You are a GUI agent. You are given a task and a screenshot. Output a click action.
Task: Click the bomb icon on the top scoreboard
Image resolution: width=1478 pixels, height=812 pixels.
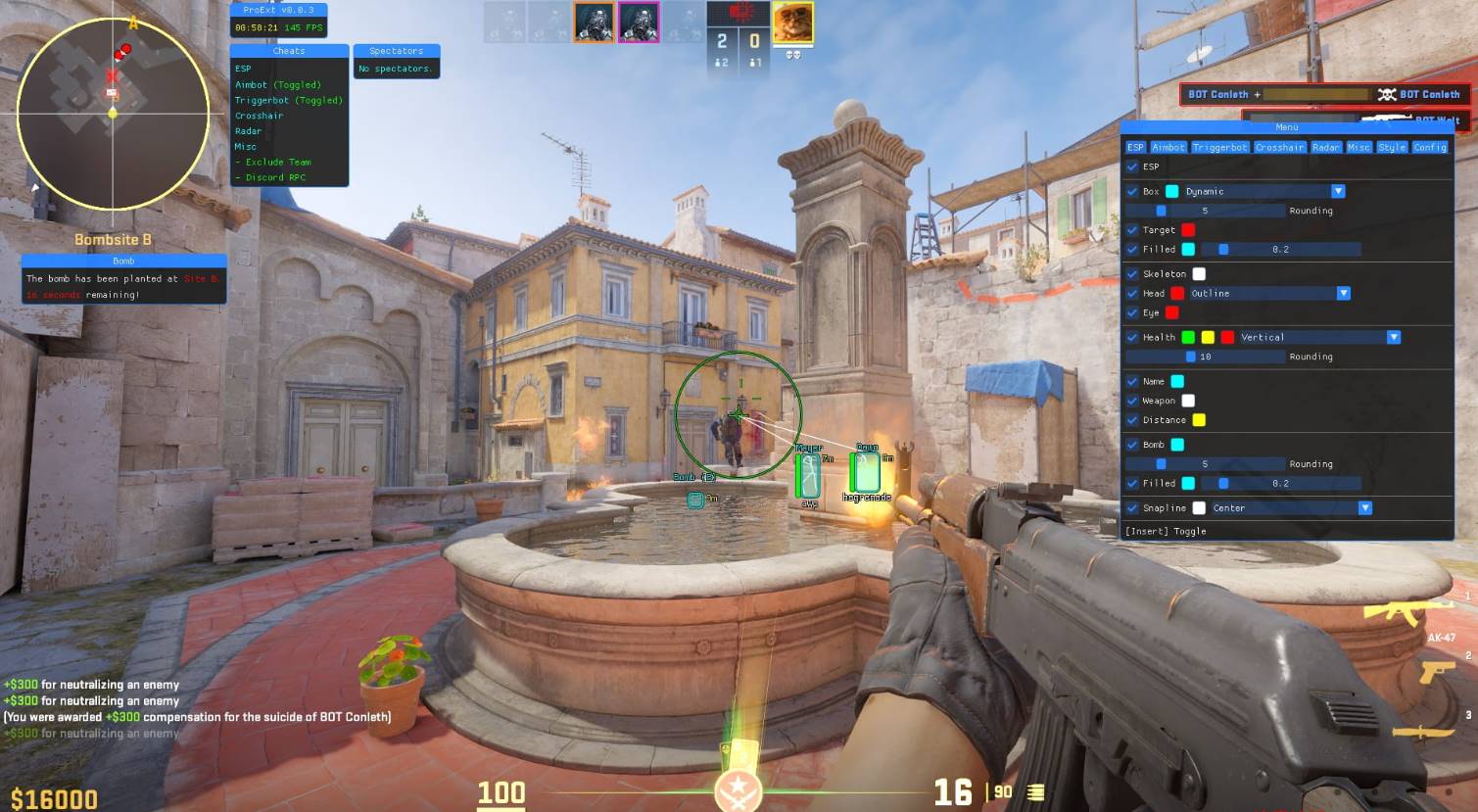click(x=740, y=14)
